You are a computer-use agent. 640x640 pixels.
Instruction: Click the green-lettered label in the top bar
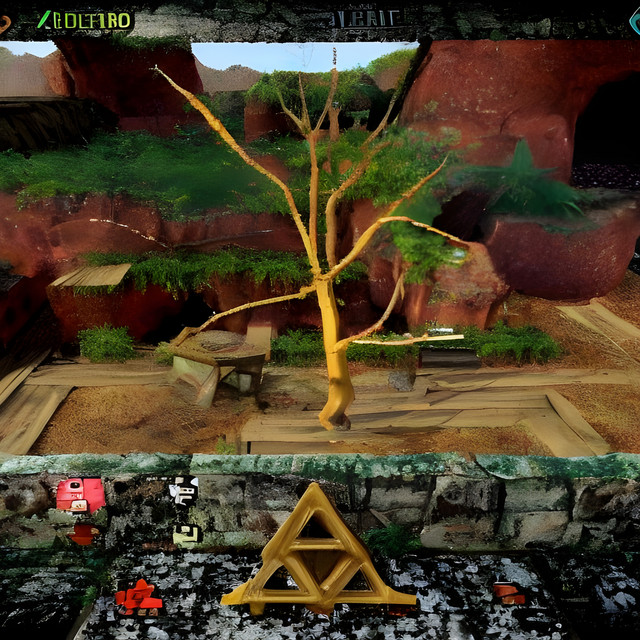(x=85, y=19)
